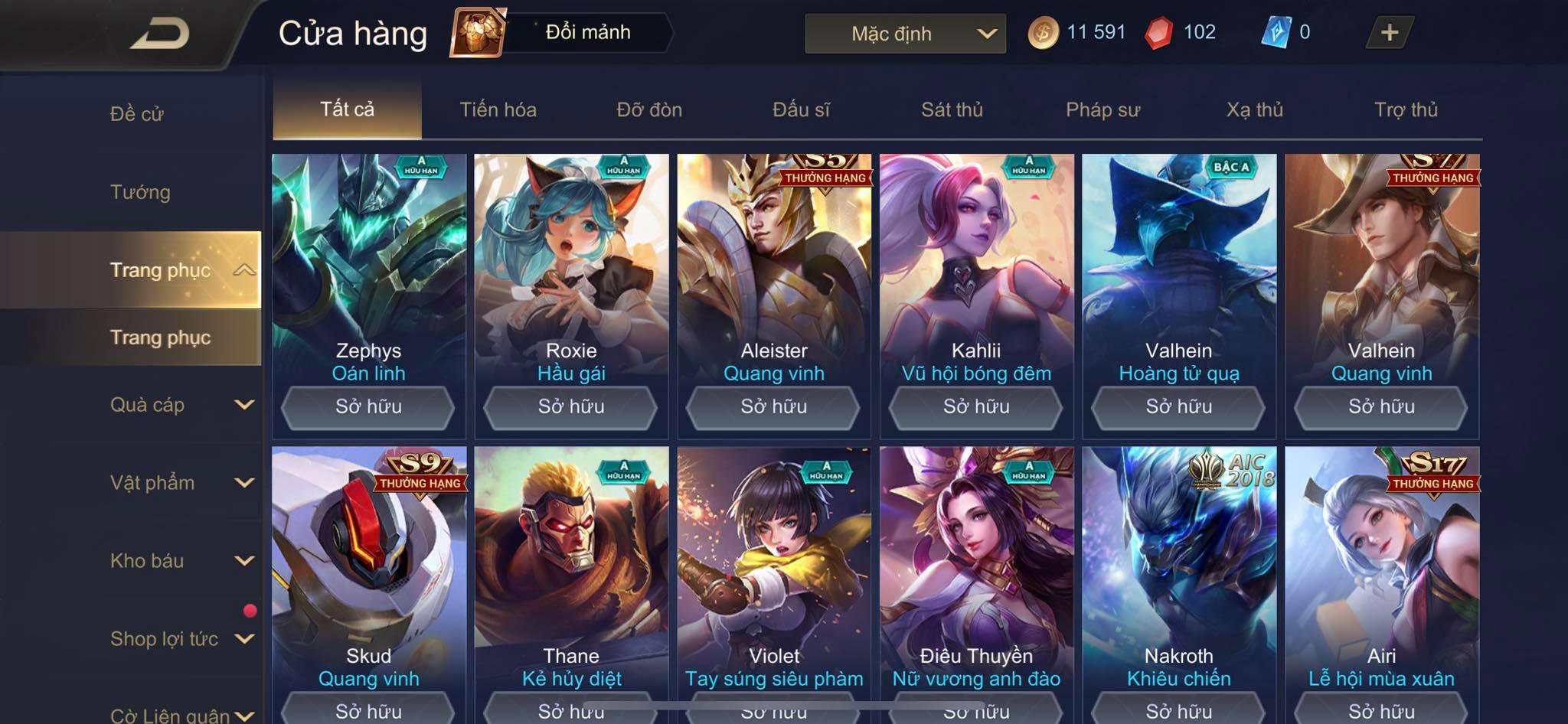This screenshot has height=724, width=1568.
Task: Select the Pháp sư tab
Action: click(1102, 109)
